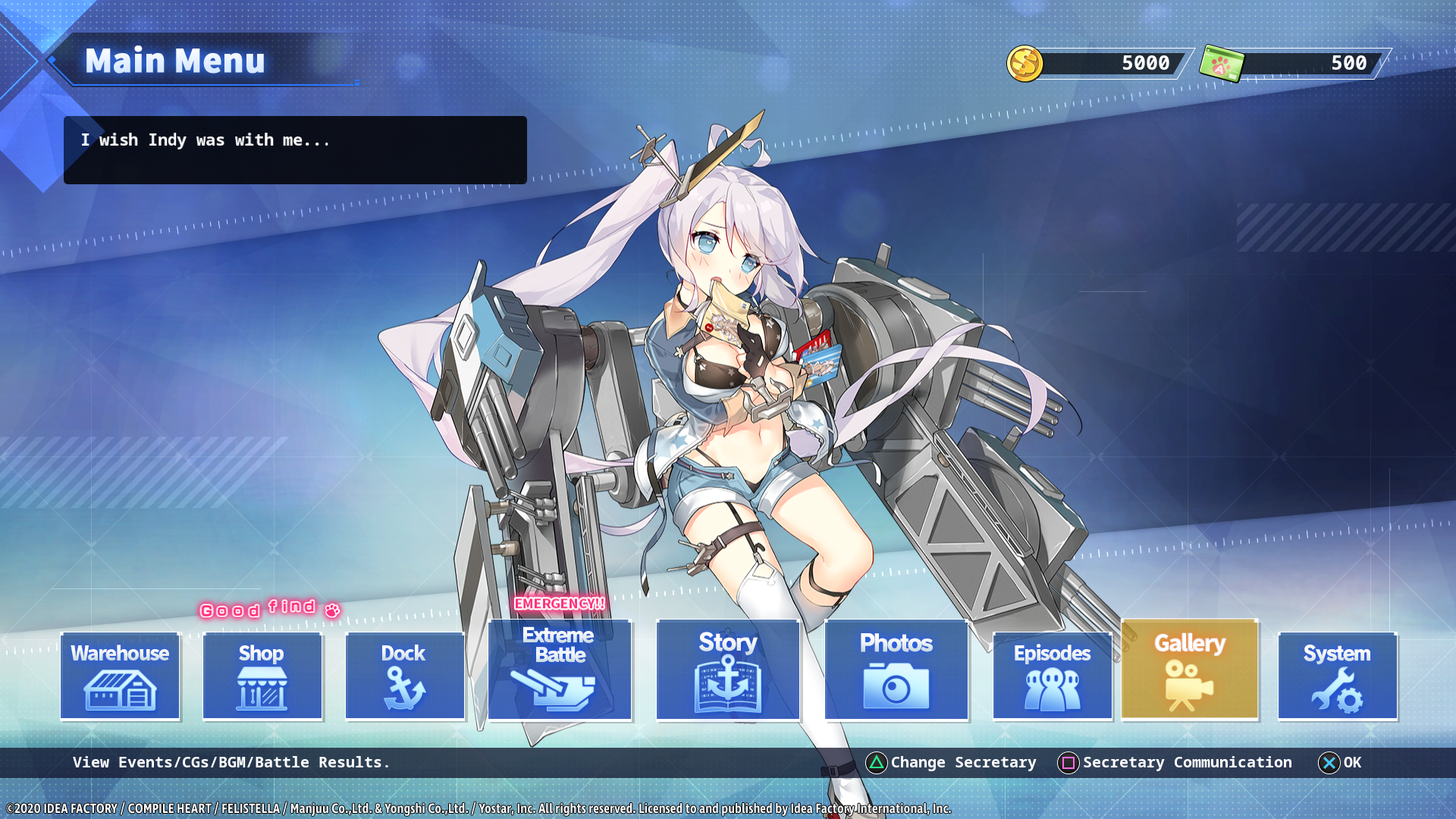Enter the Shop

tap(262, 676)
